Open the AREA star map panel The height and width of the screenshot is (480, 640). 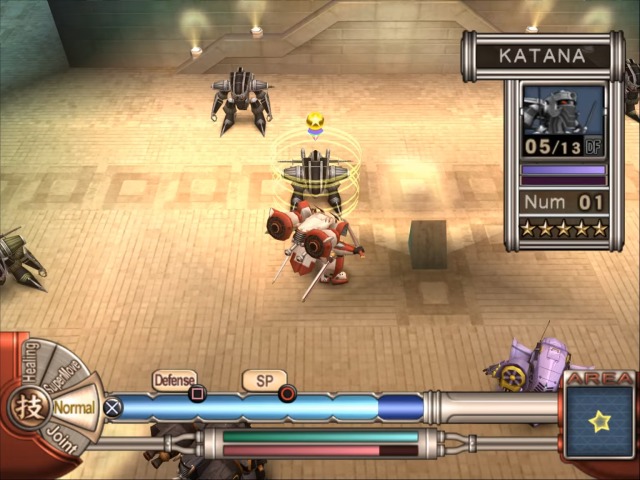pyautogui.click(x=599, y=420)
